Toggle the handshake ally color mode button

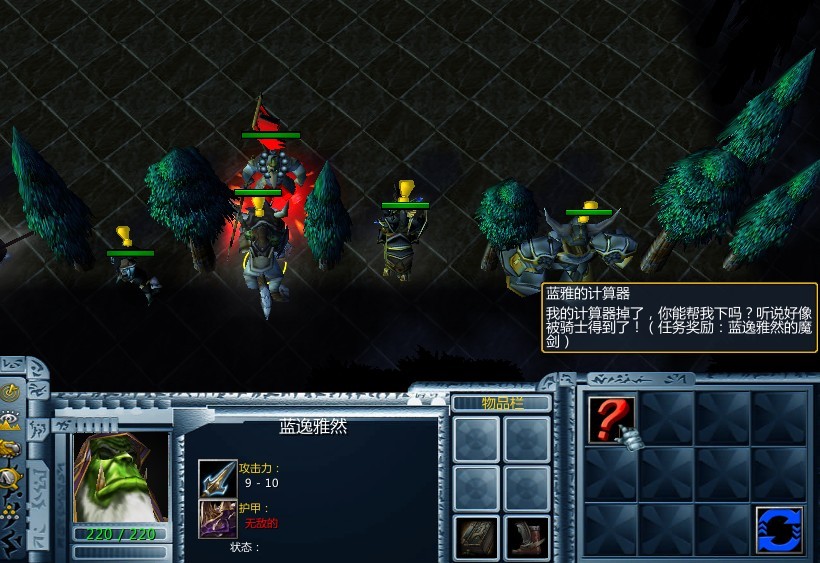pos(11,448)
